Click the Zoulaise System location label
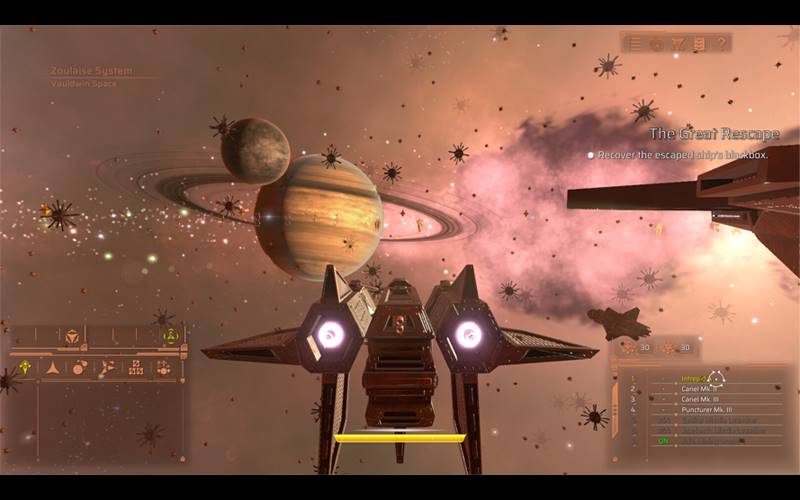This screenshot has height=500, width=800. [90, 71]
